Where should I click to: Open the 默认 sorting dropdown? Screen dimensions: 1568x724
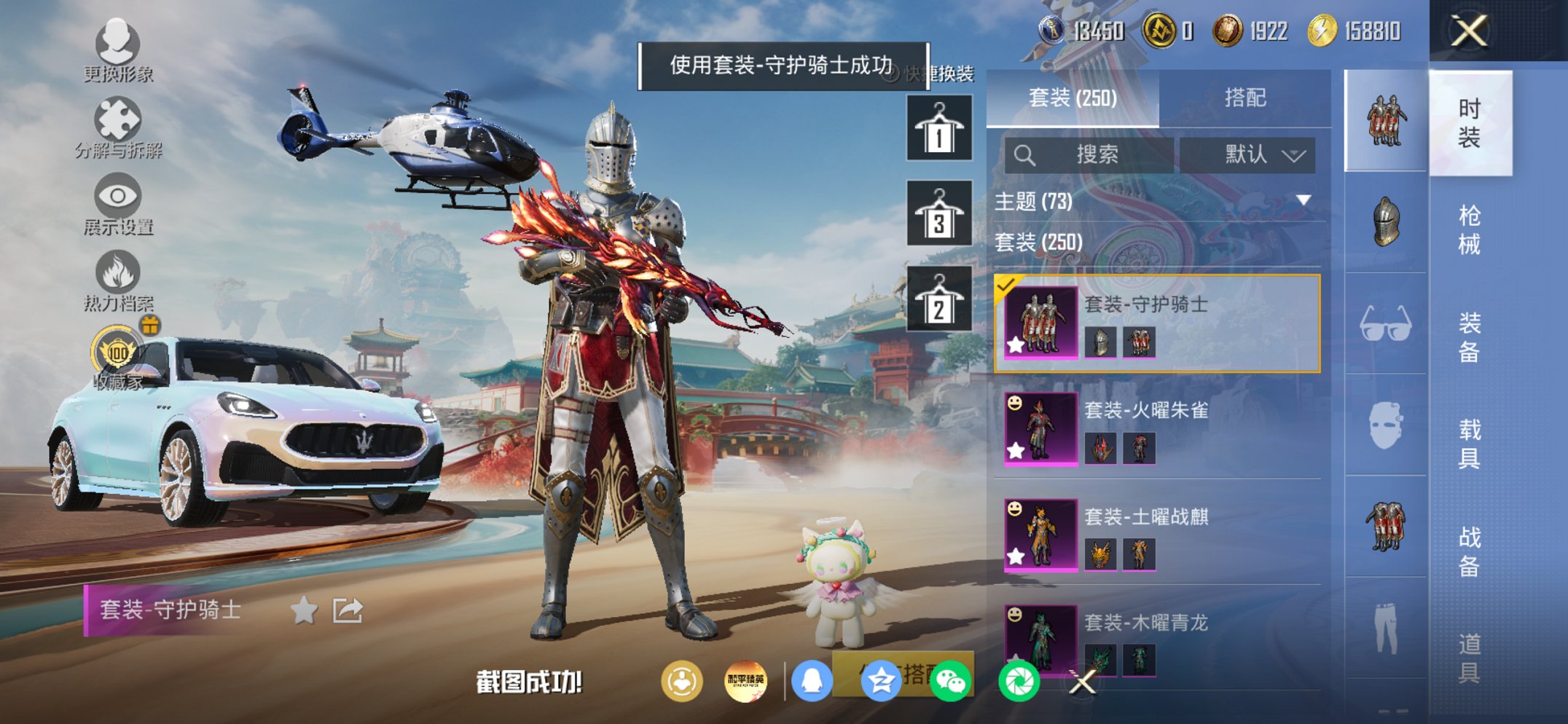(x=1255, y=154)
